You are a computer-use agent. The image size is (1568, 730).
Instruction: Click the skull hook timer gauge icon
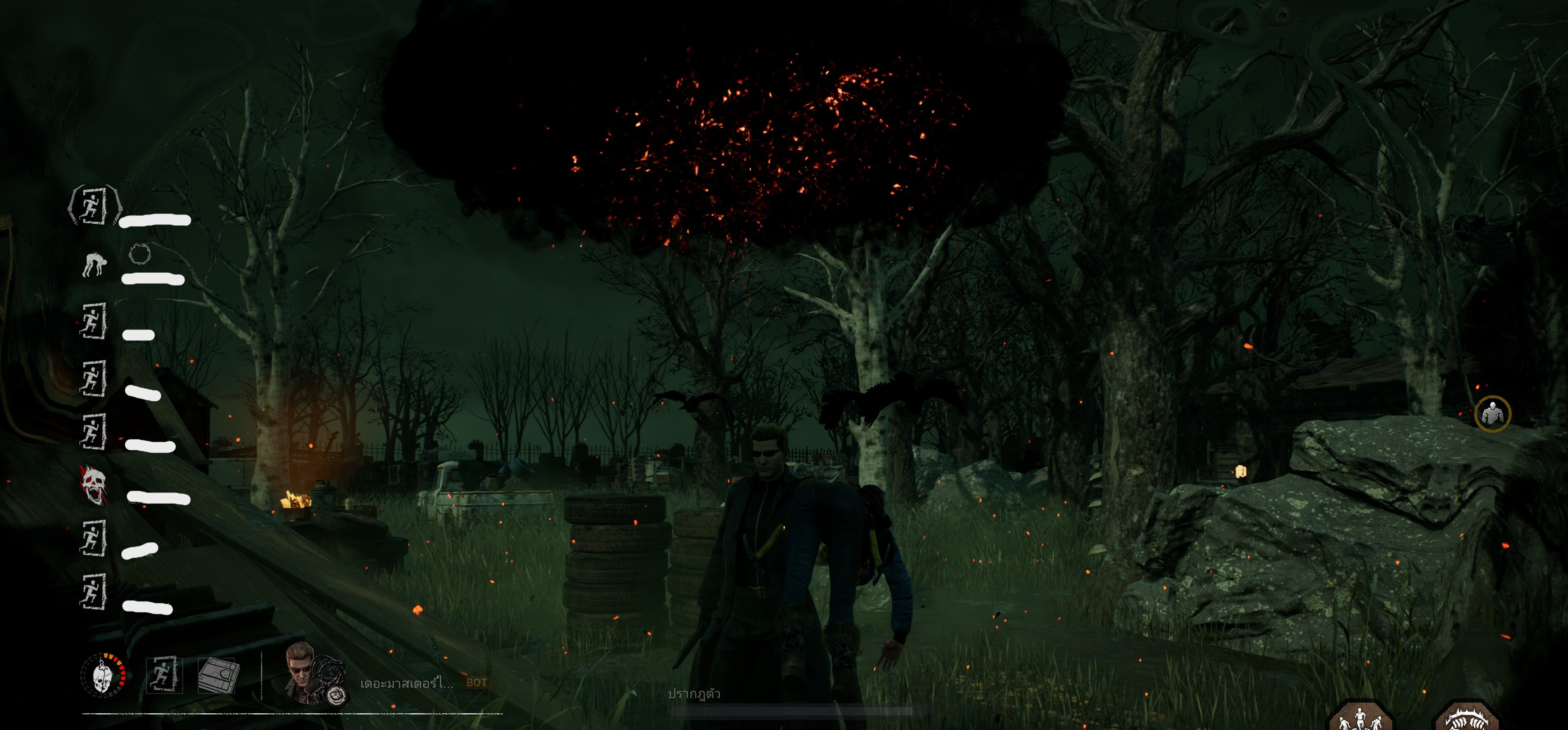(x=103, y=675)
